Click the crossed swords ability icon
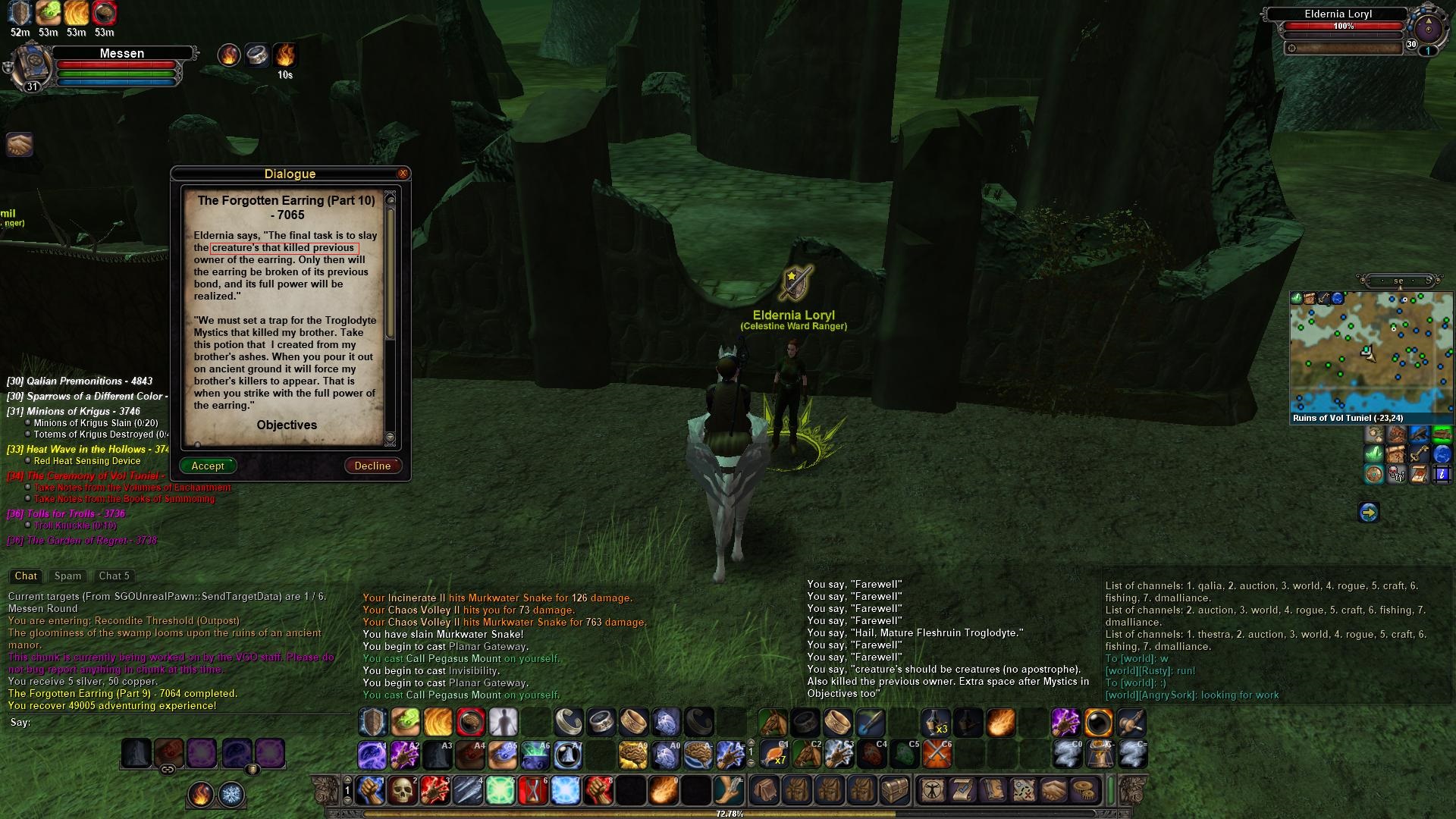Viewport: 1456px width, 819px height. (x=937, y=755)
